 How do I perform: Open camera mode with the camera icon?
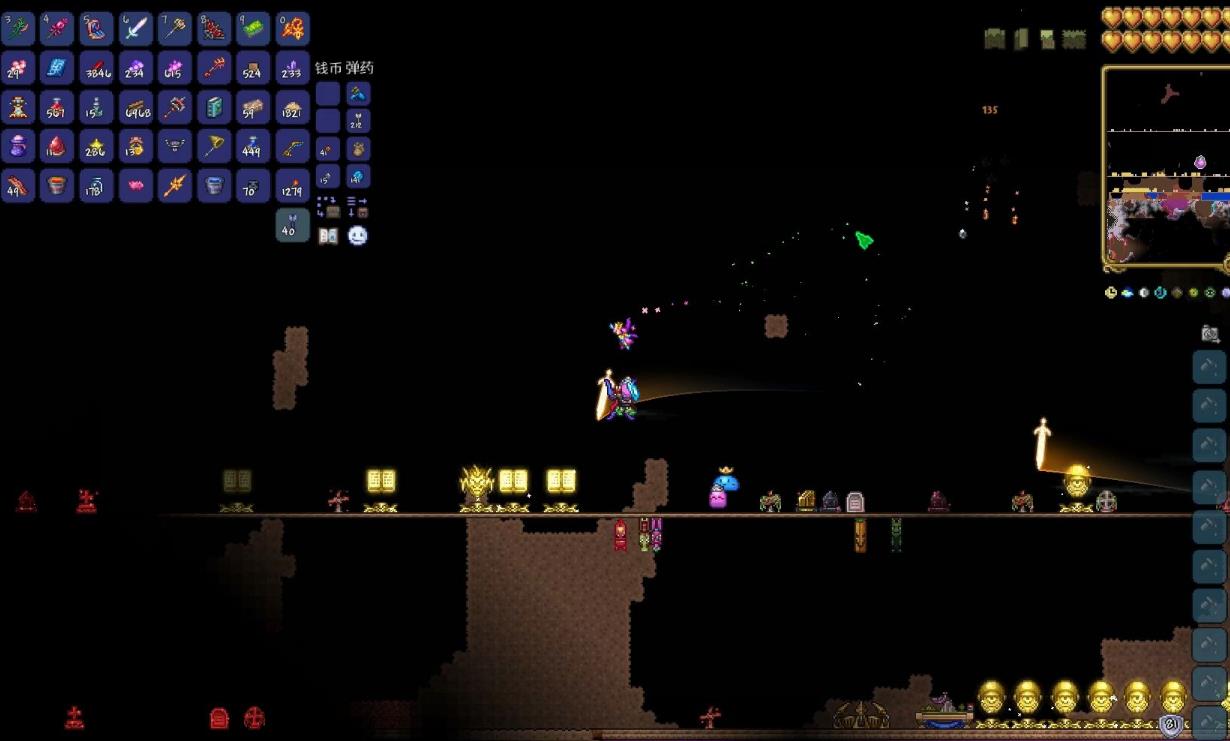1210,334
